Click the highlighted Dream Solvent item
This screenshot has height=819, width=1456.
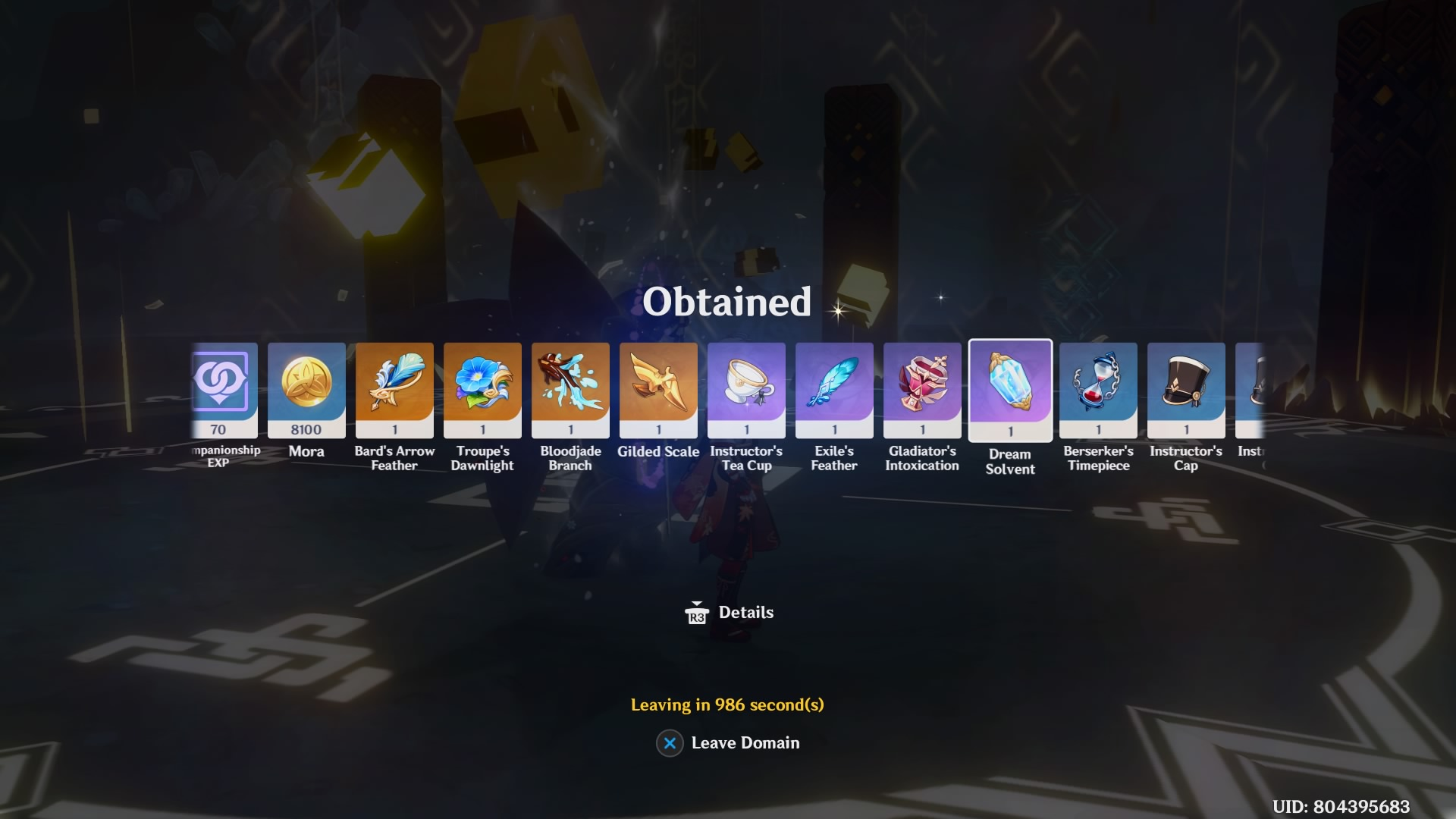1010,389
